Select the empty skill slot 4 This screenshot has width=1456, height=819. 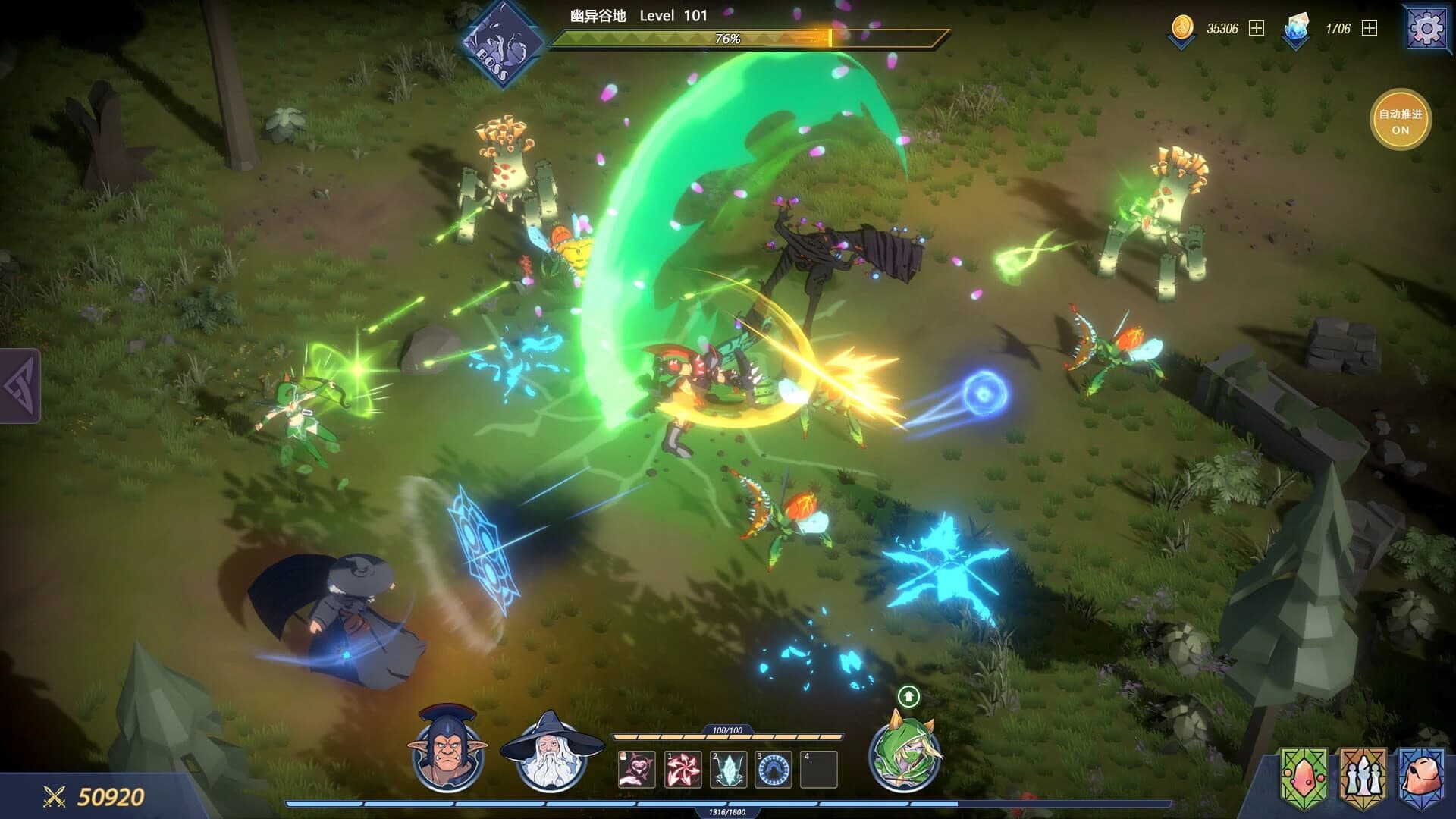click(819, 769)
